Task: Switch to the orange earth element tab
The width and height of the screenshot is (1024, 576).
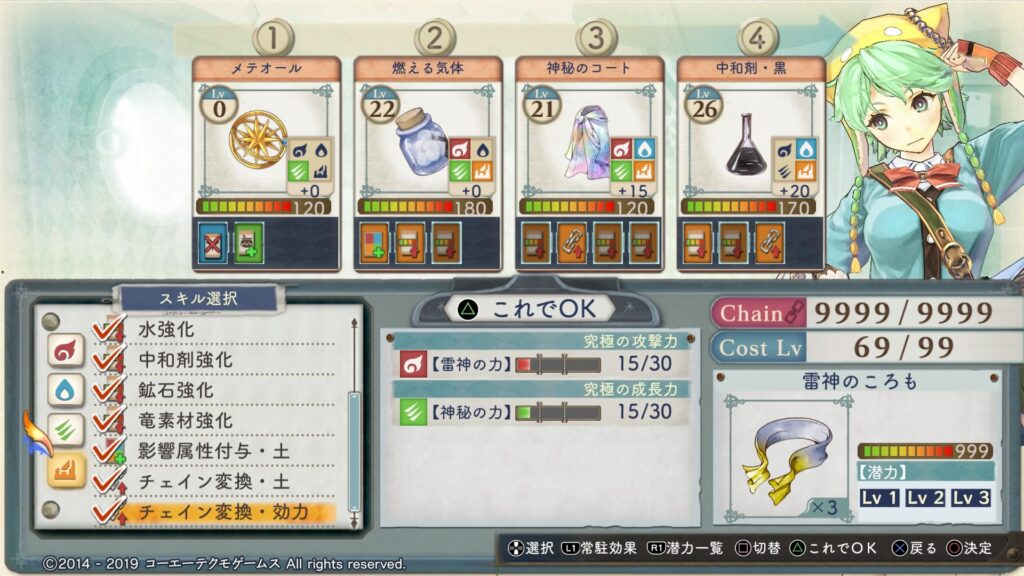Action: [65, 469]
